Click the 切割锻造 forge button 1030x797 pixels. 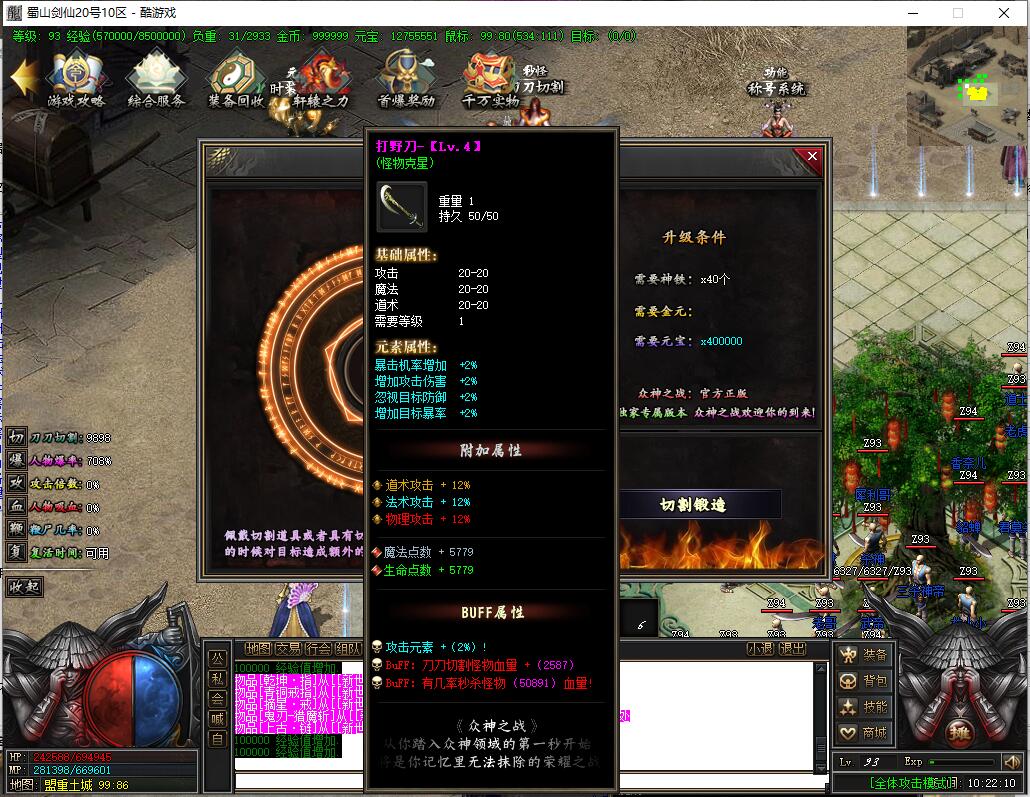692,505
